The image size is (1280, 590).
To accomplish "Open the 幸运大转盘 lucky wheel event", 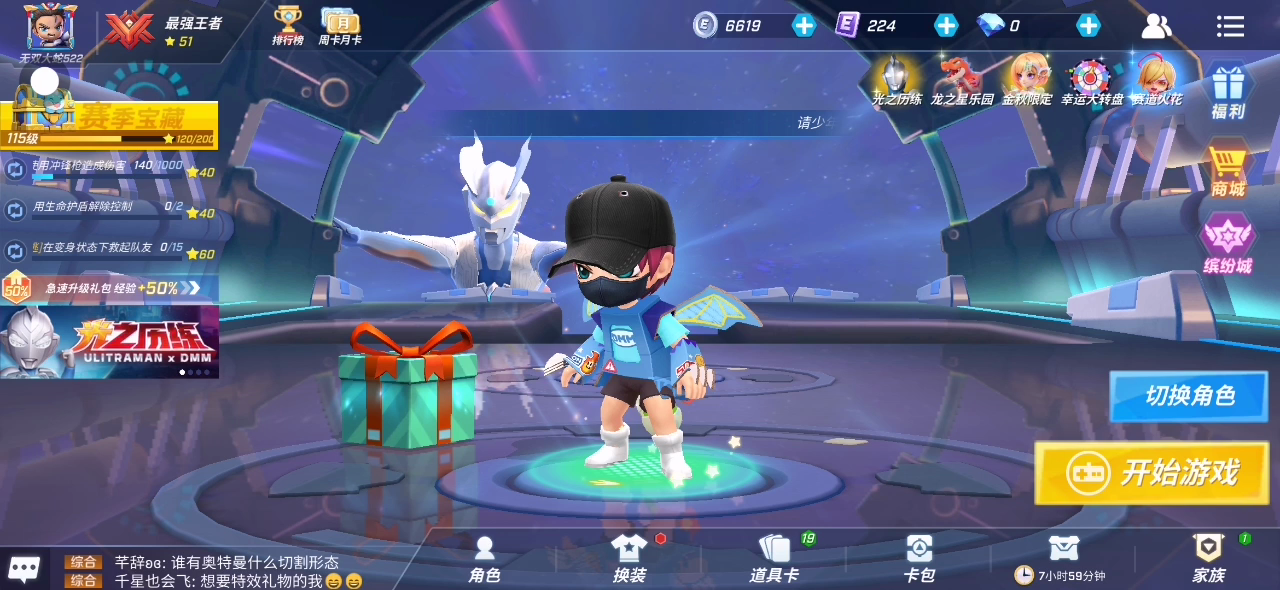I will tap(1091, 80).
